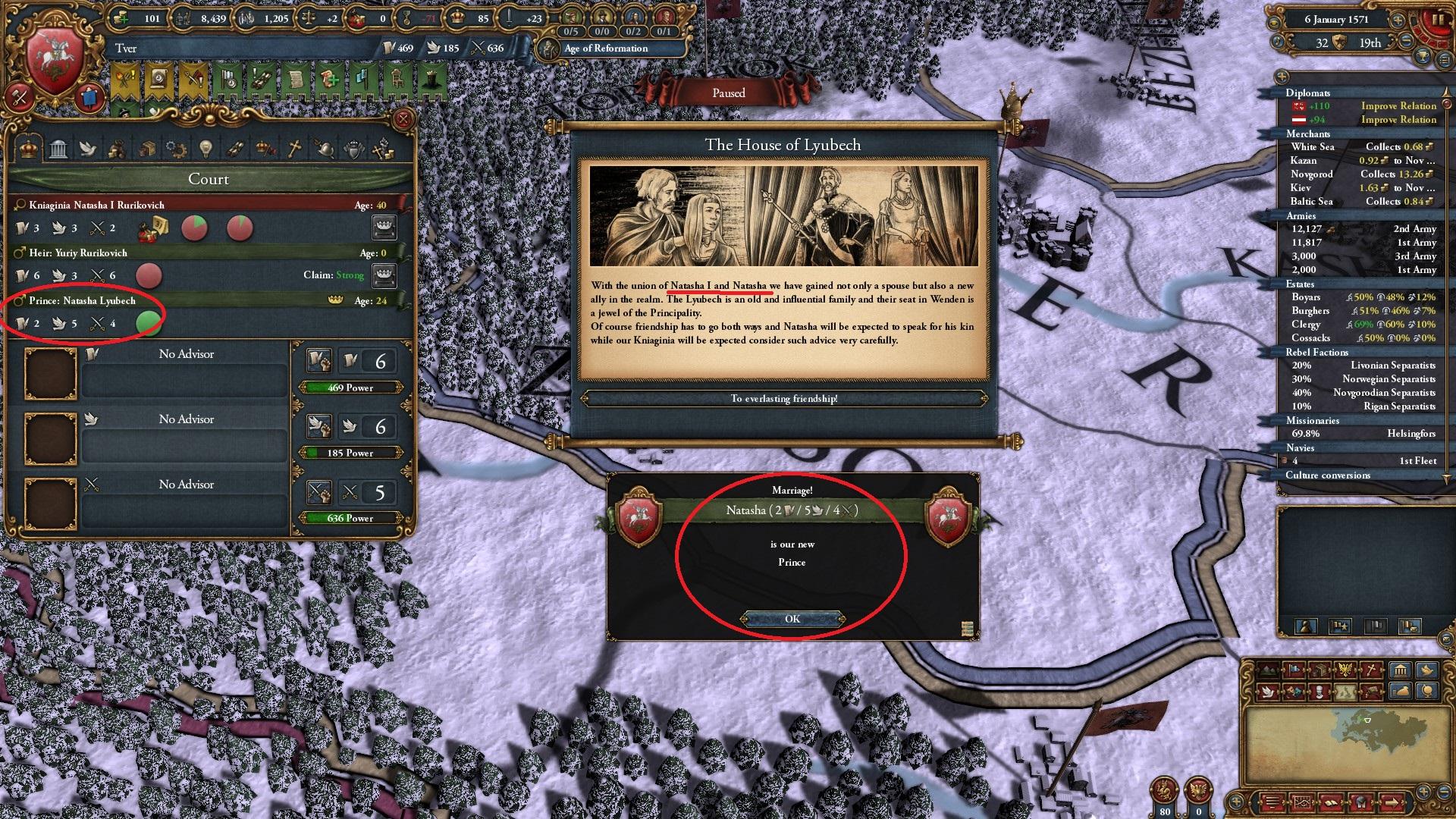Switch to the Trade tab with the crate icon
The image size is (1456, 819).
click(148, 149)
